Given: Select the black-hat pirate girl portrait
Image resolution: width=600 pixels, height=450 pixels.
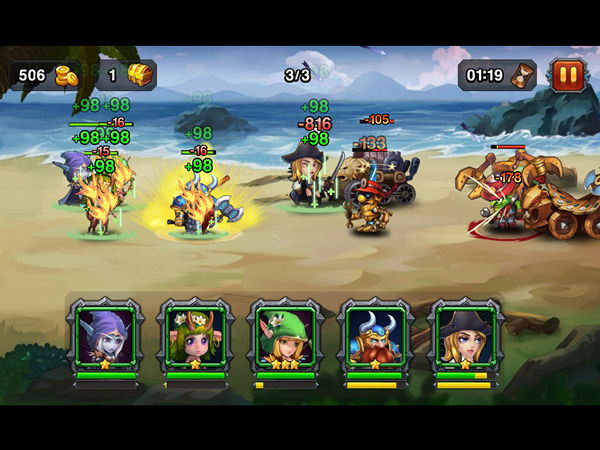Looking at the screenshot, I should coord(463,338).
